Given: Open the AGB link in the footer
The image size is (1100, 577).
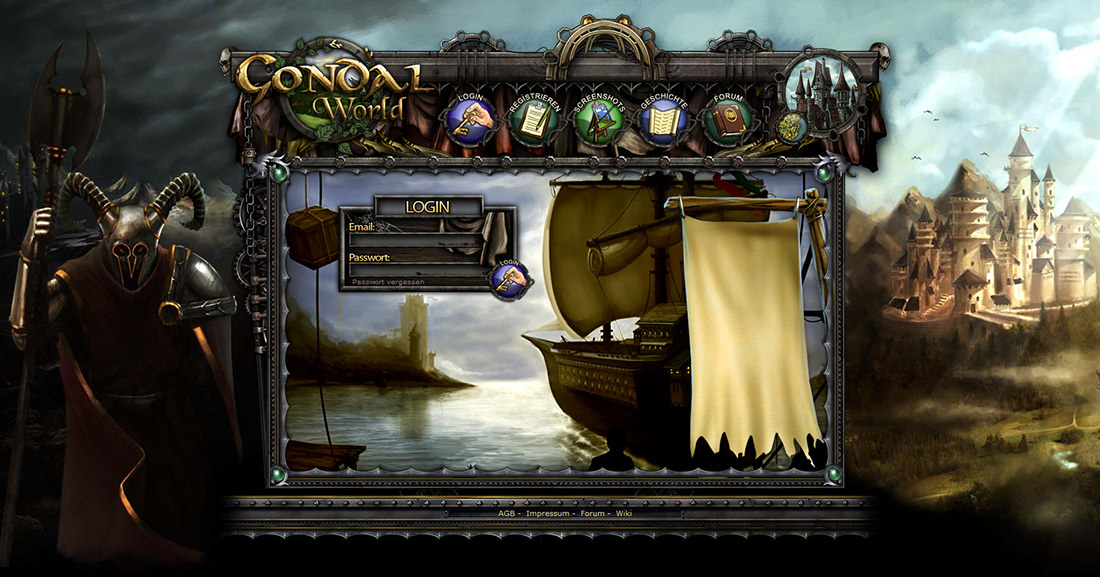Looking at the screenshot, I should pos(506,514).
